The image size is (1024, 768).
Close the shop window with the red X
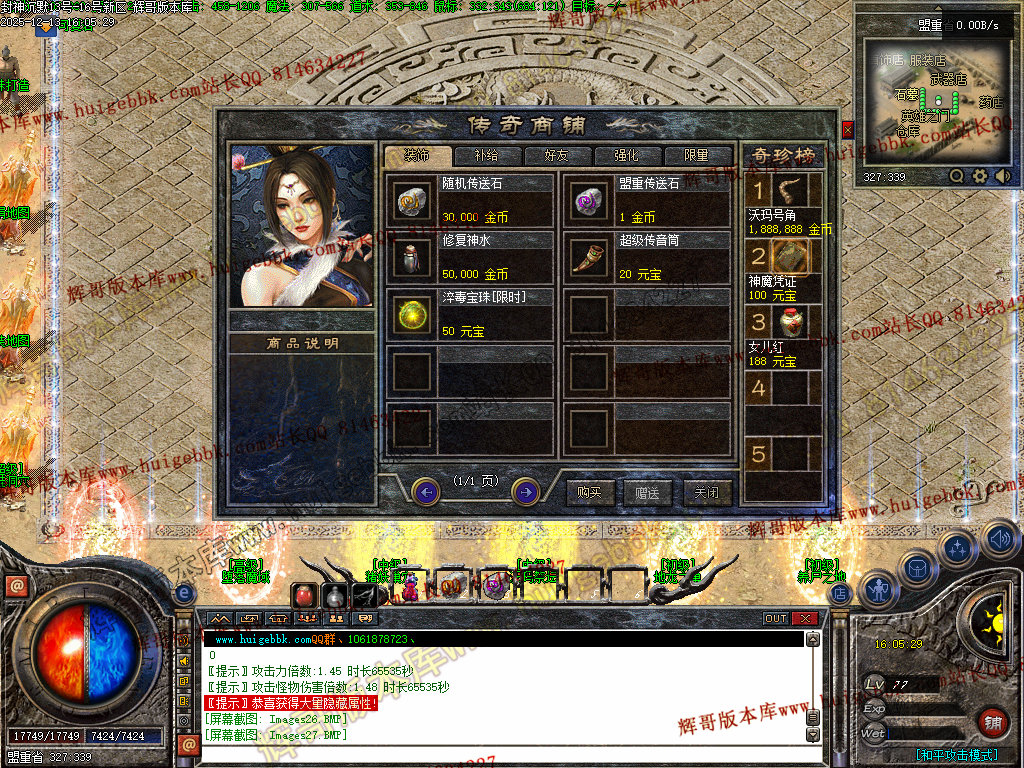pyautogui.click(x=848, y=130)
